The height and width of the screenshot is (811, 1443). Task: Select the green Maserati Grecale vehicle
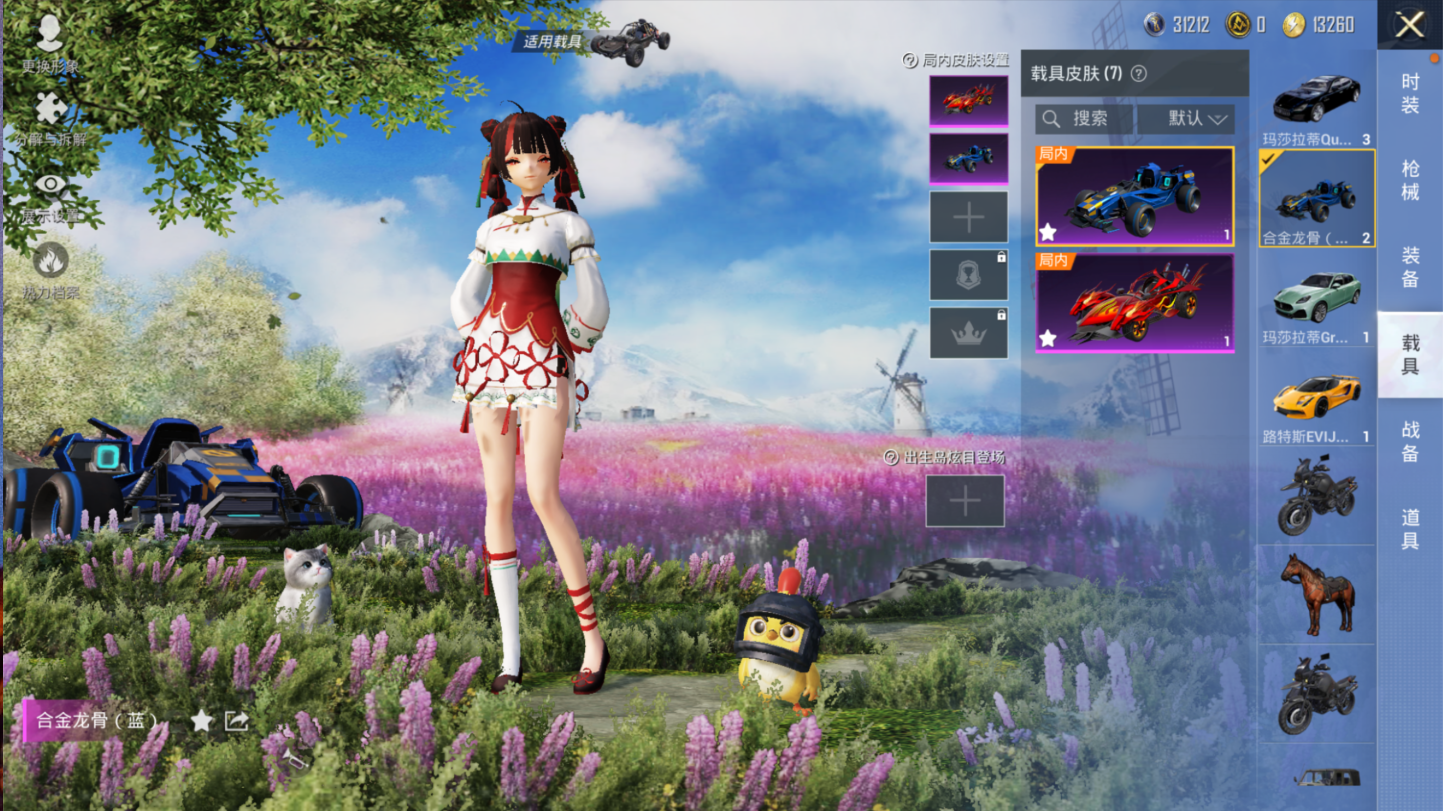pos(1316,298)
